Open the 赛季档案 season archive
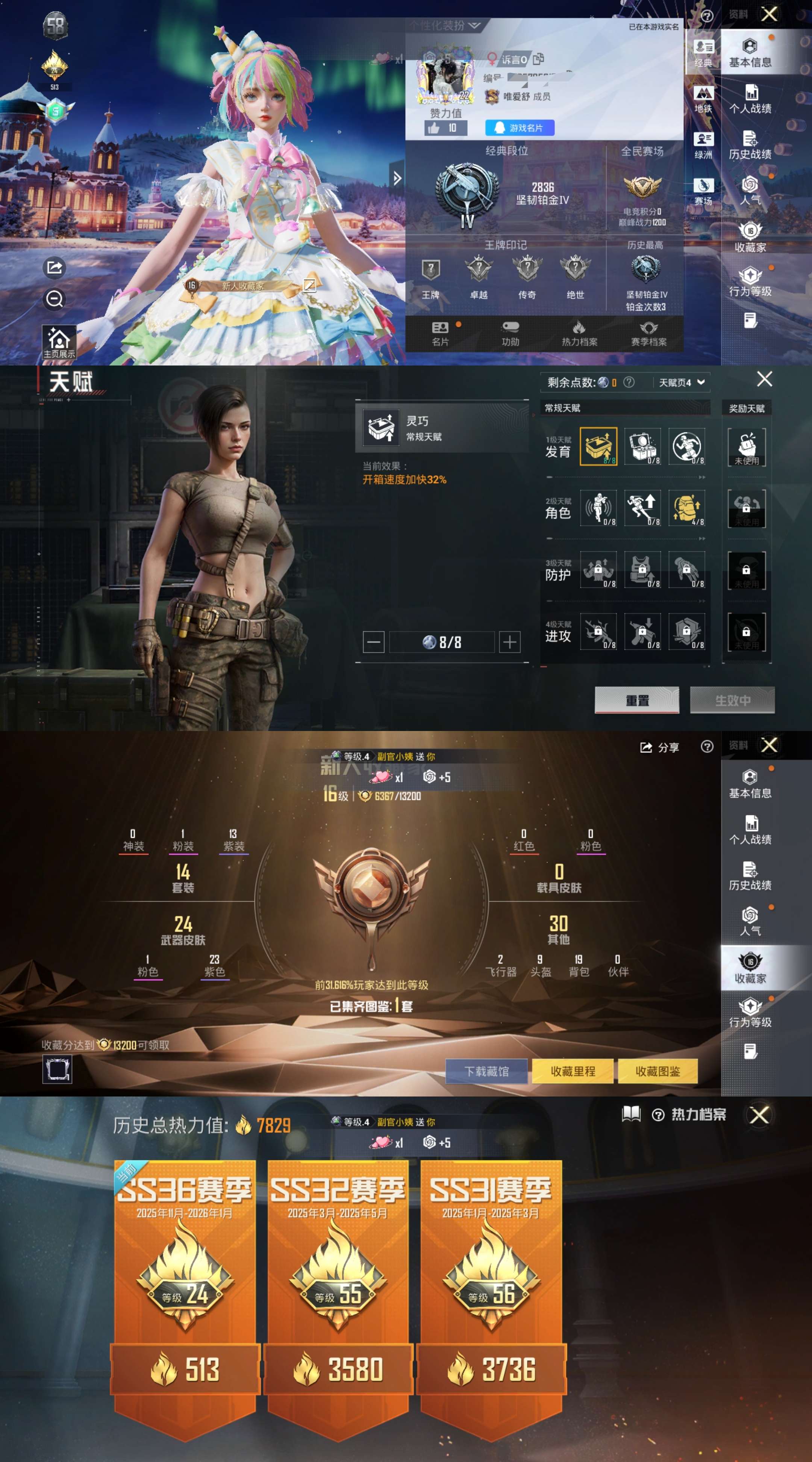Viewport: 812px width, 1462px height. (x=648, y=334)
